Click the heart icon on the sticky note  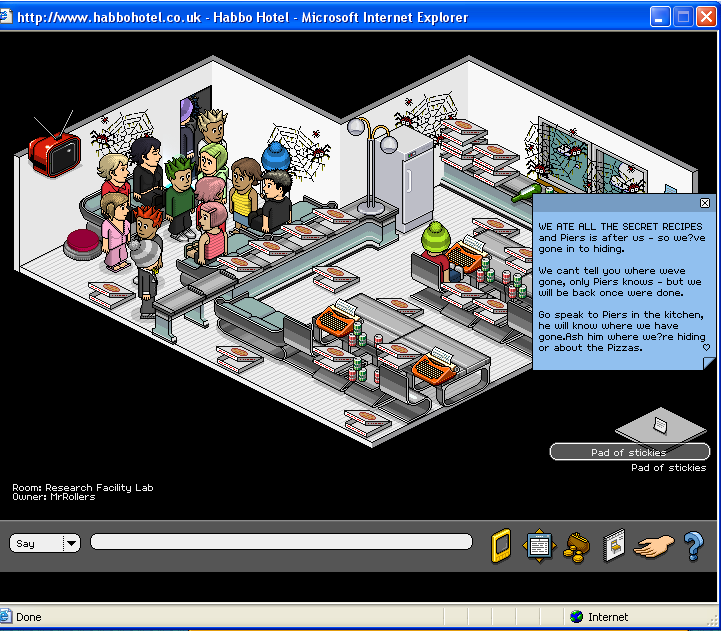[x=706, y=348]
